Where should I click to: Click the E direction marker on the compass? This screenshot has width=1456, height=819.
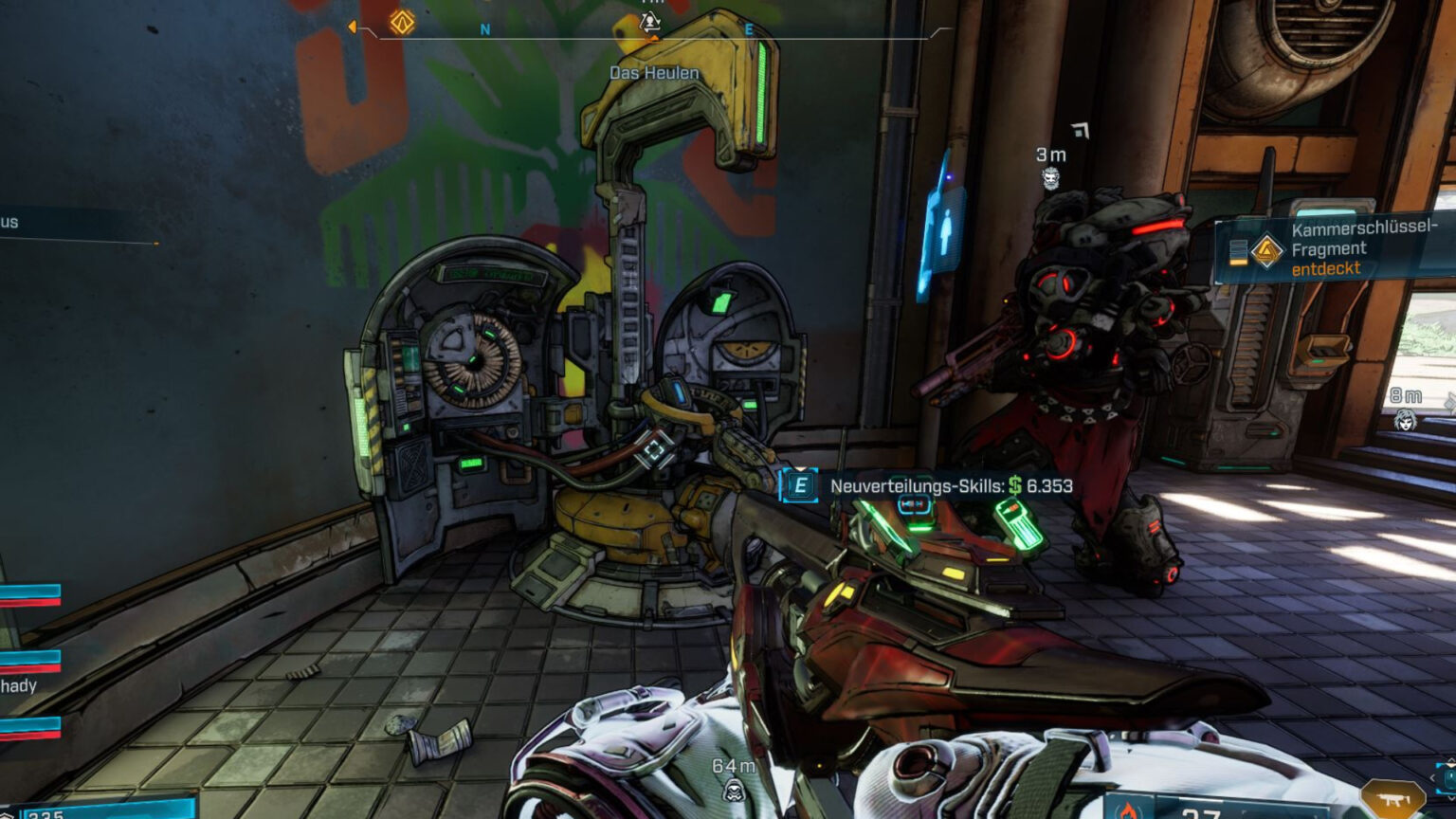pyautogui.click(x=750, y=29)
